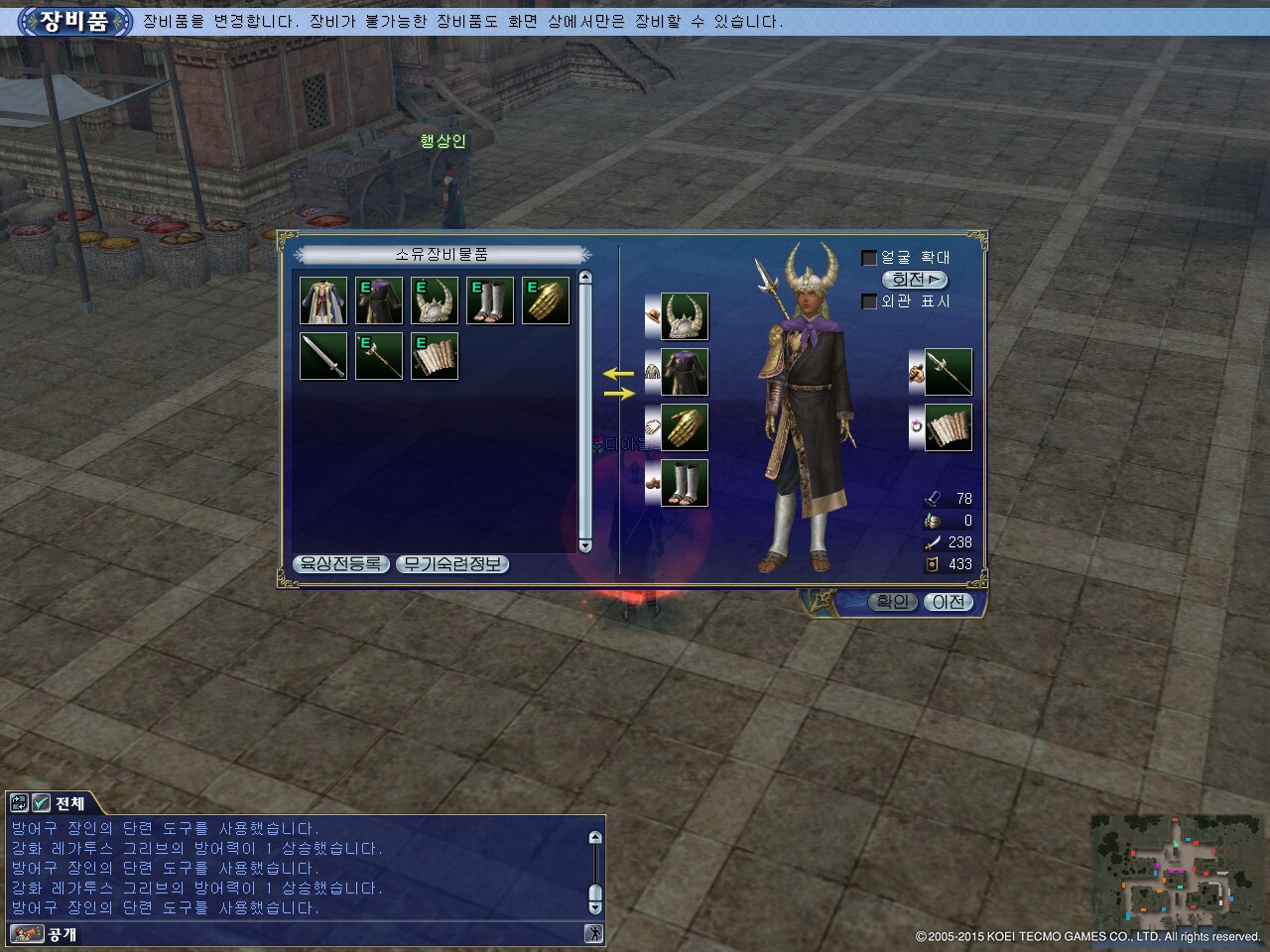The height and width of the screenshot is (952, 1270).
Task: Click the equipped body slot's black coat
Action: pyautogui.click(x=685, y=373)
